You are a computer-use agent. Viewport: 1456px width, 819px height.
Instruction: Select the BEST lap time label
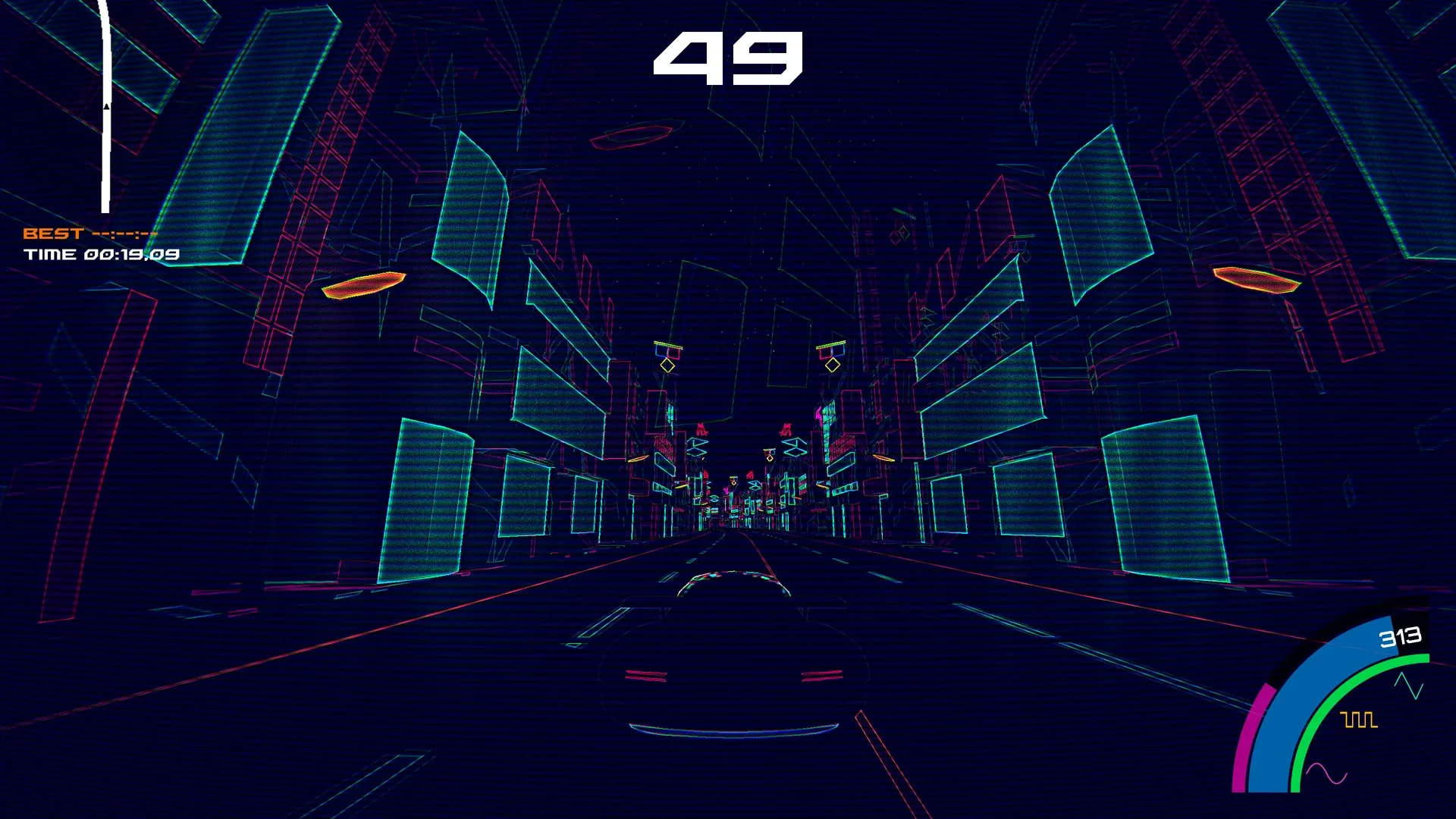pos(53,234)
